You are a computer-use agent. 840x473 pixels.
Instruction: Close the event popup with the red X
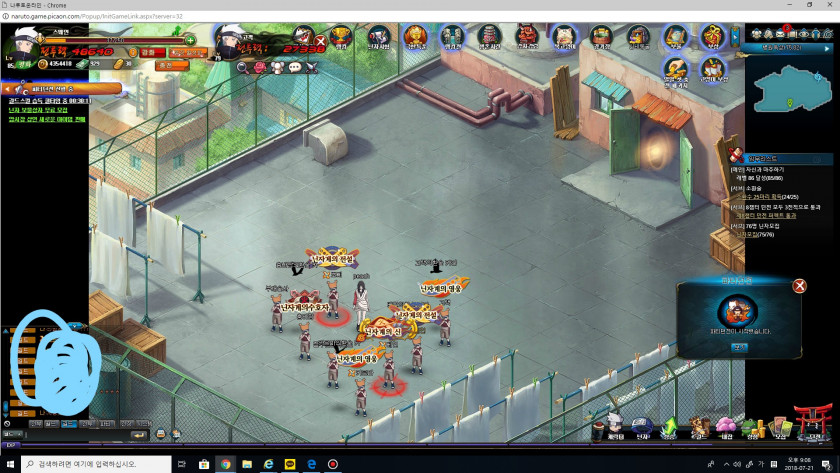799,286
